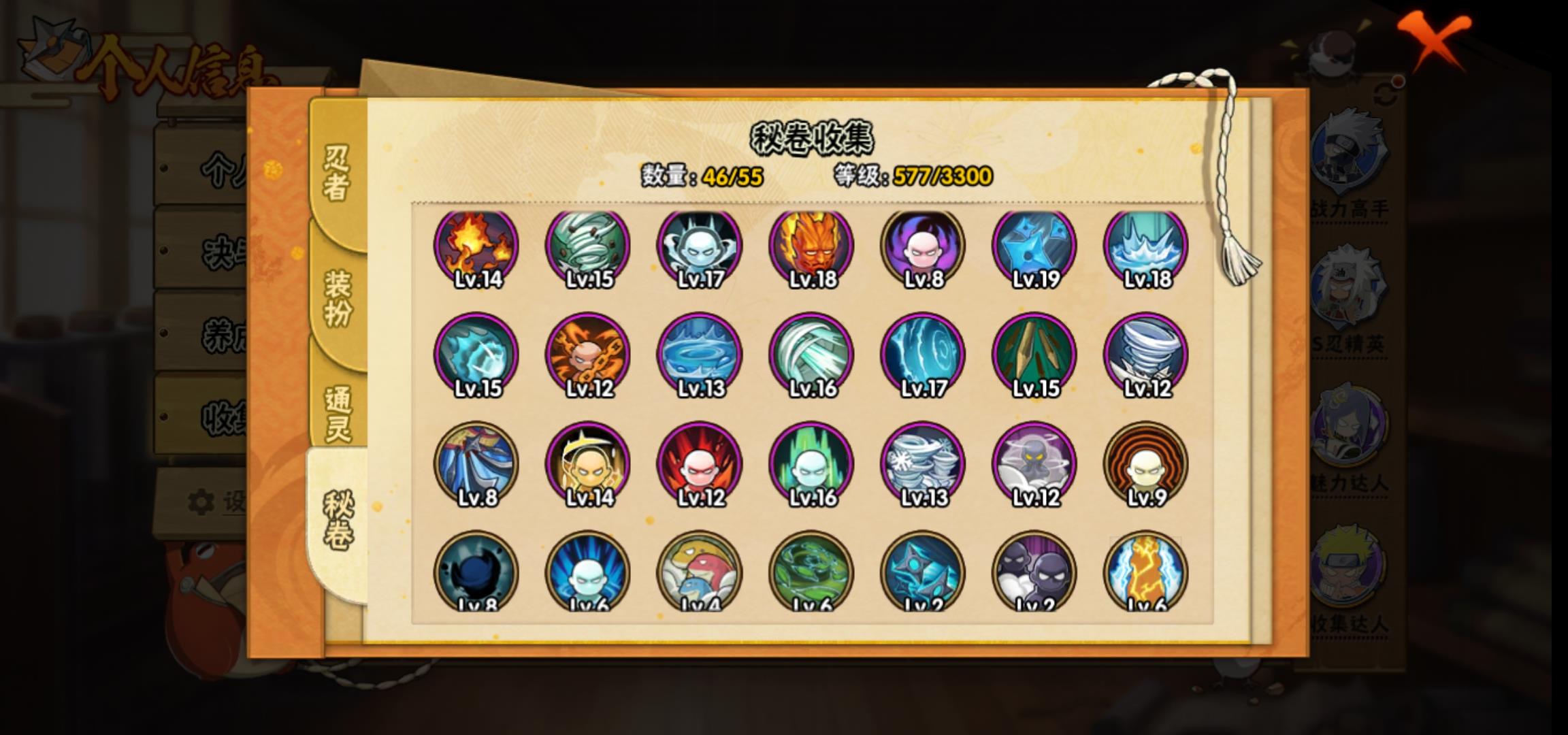Select the Lv.15 wooden stakes scroll
The height and width of the screenshot is (735, 1568).
(1034, 356)
